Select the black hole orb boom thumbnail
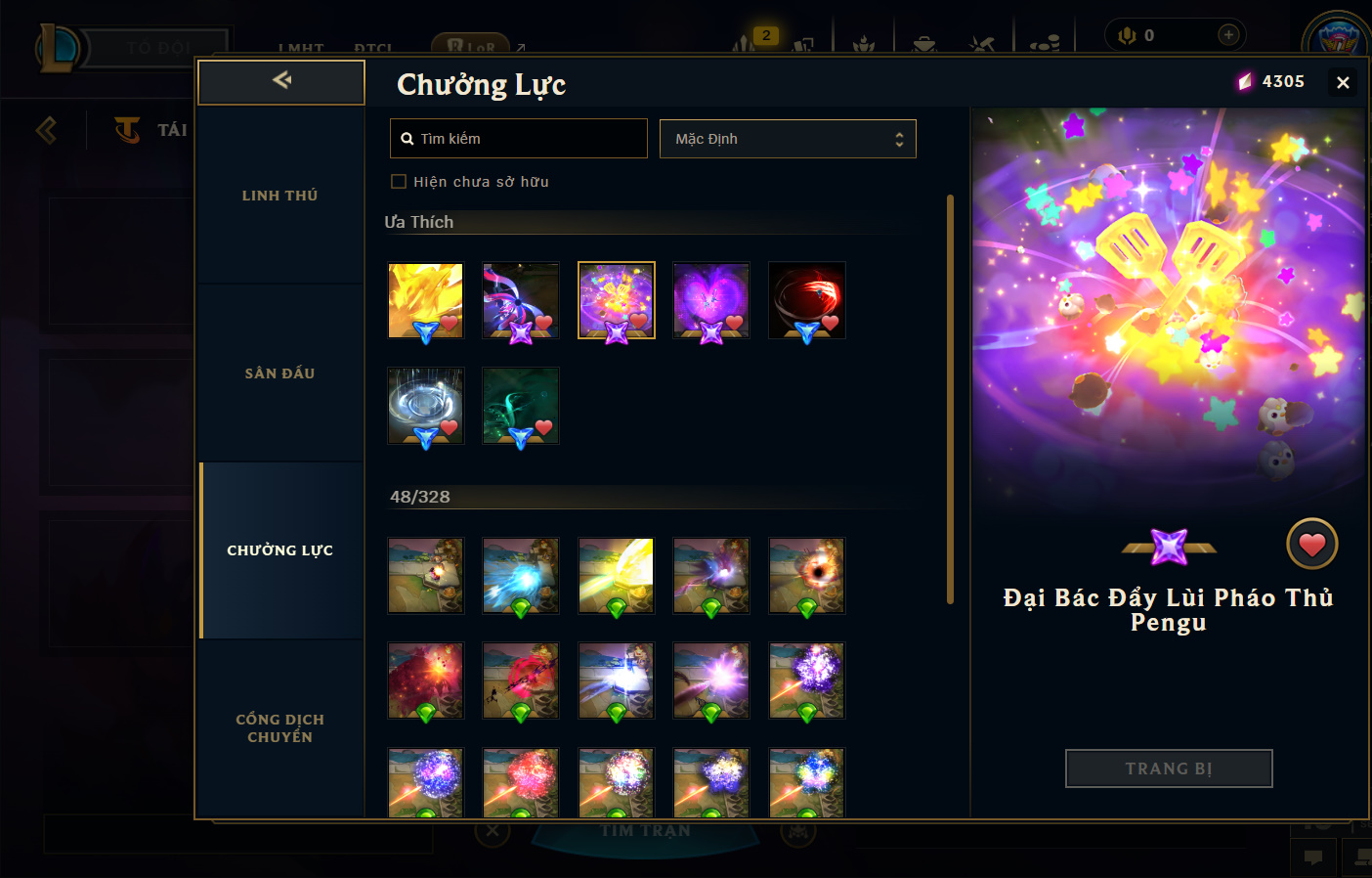Viewport: 1372px width, 878px height. coord(806,575)
